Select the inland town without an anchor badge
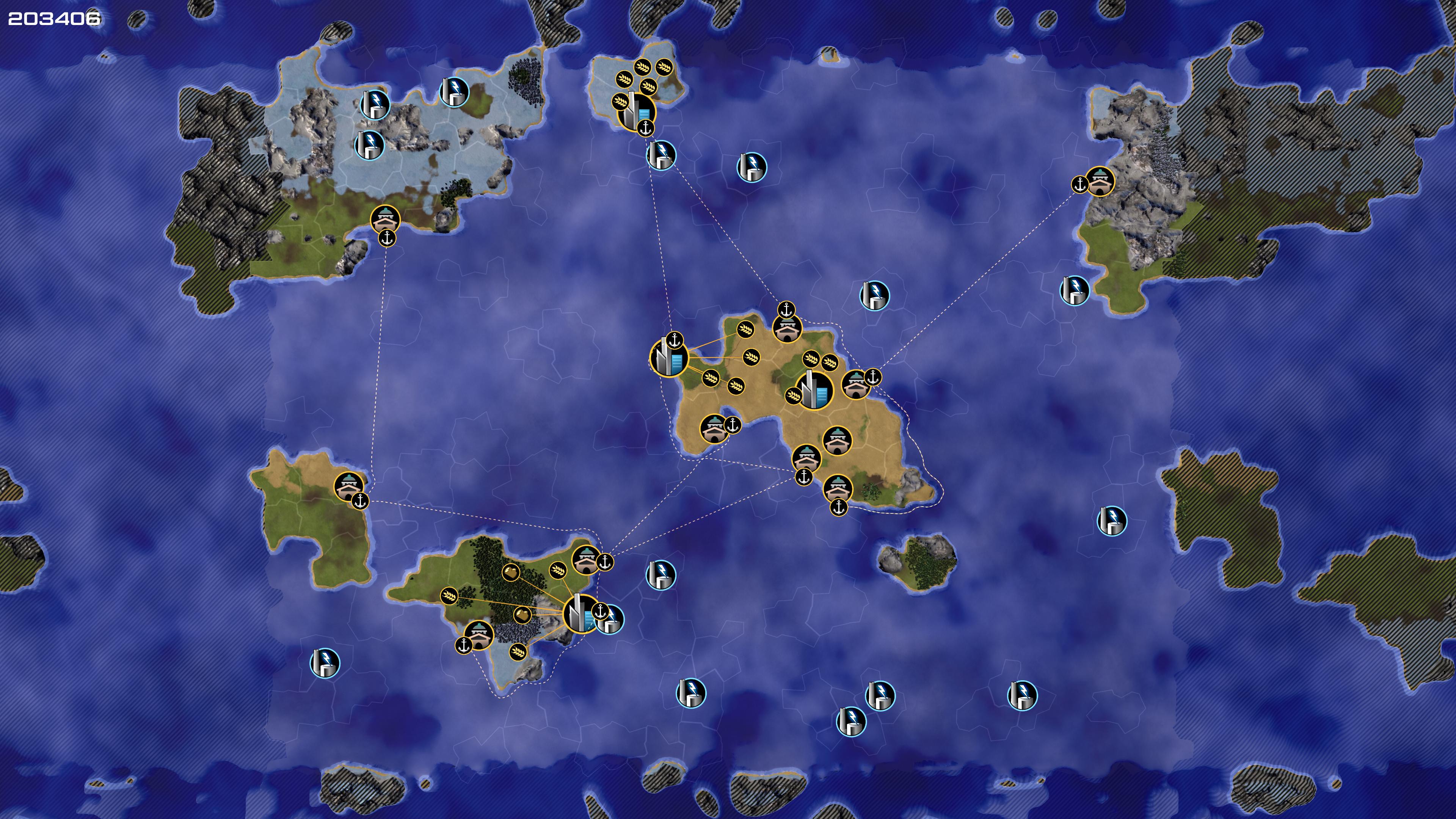 pyautogui.click(x=837, y=440)
